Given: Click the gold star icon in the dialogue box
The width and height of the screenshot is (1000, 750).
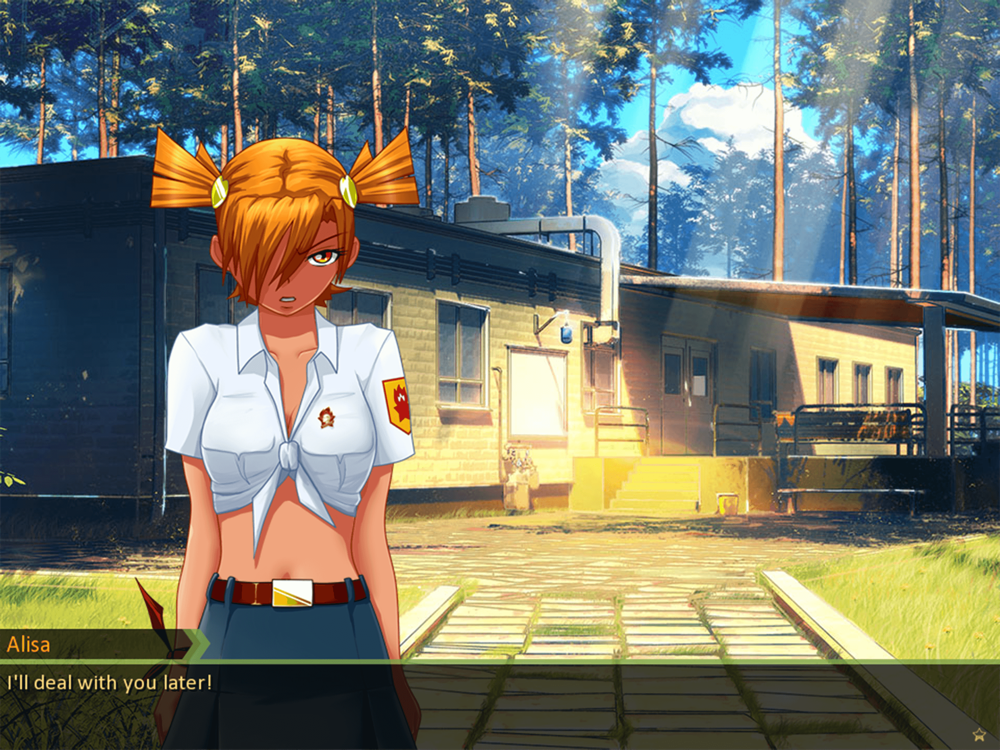Looking at the screenshot, I should click(x=978, y=735).
